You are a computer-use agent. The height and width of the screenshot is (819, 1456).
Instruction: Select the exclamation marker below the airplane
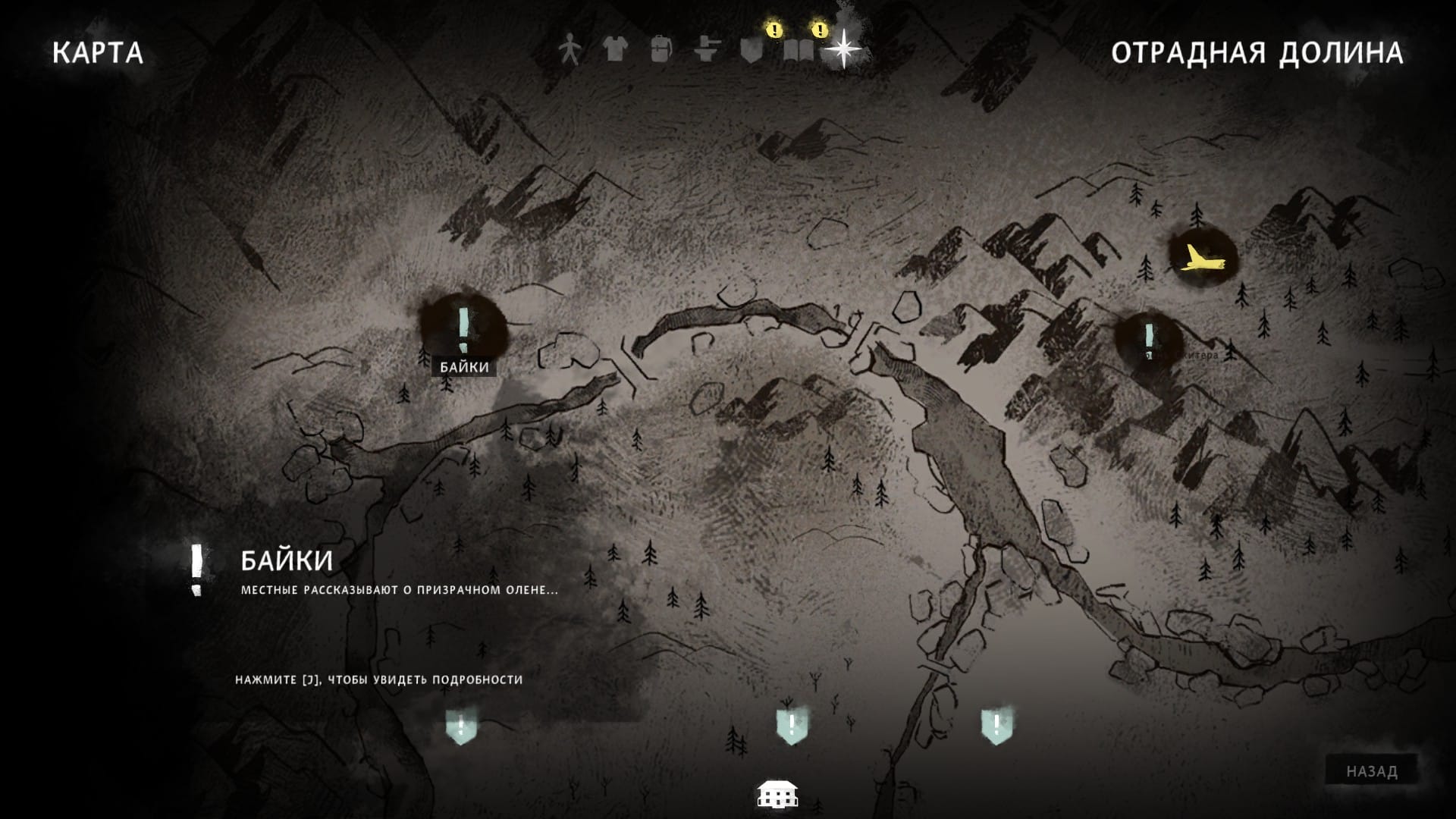(1149, 336)
